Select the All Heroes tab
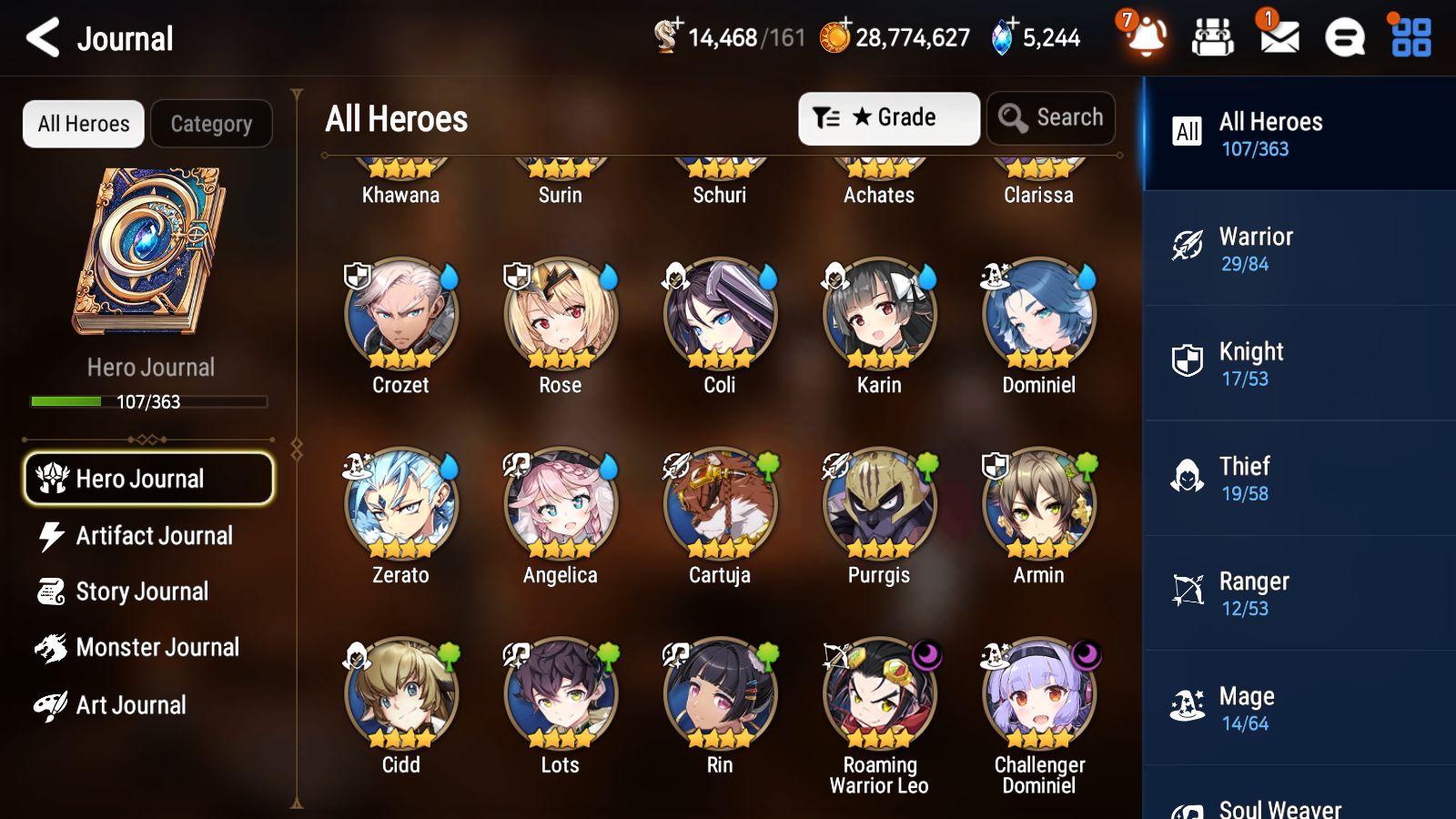The width and height of the screenshot is (1456, 819). [83, 123]
